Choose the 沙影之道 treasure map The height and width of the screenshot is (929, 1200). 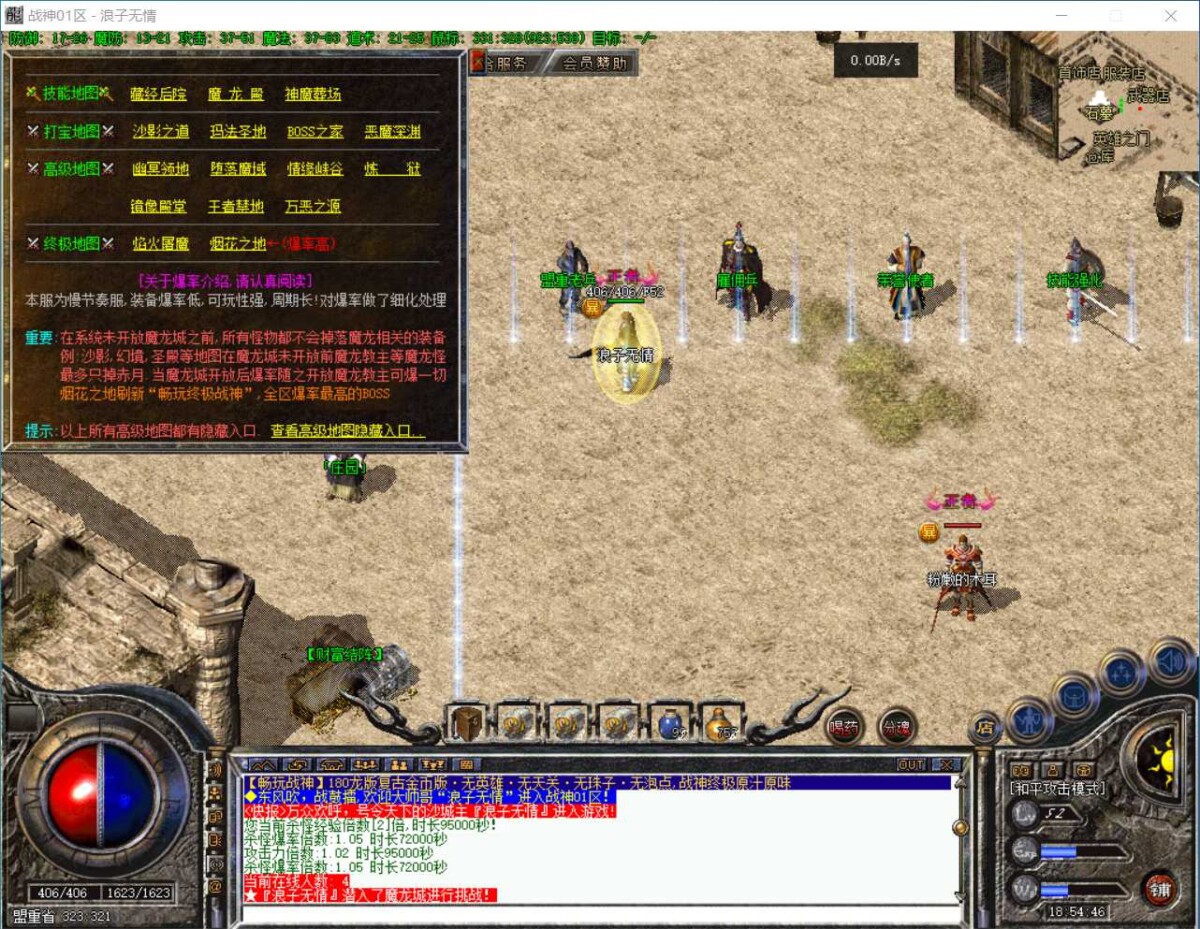tap(161, 131)
